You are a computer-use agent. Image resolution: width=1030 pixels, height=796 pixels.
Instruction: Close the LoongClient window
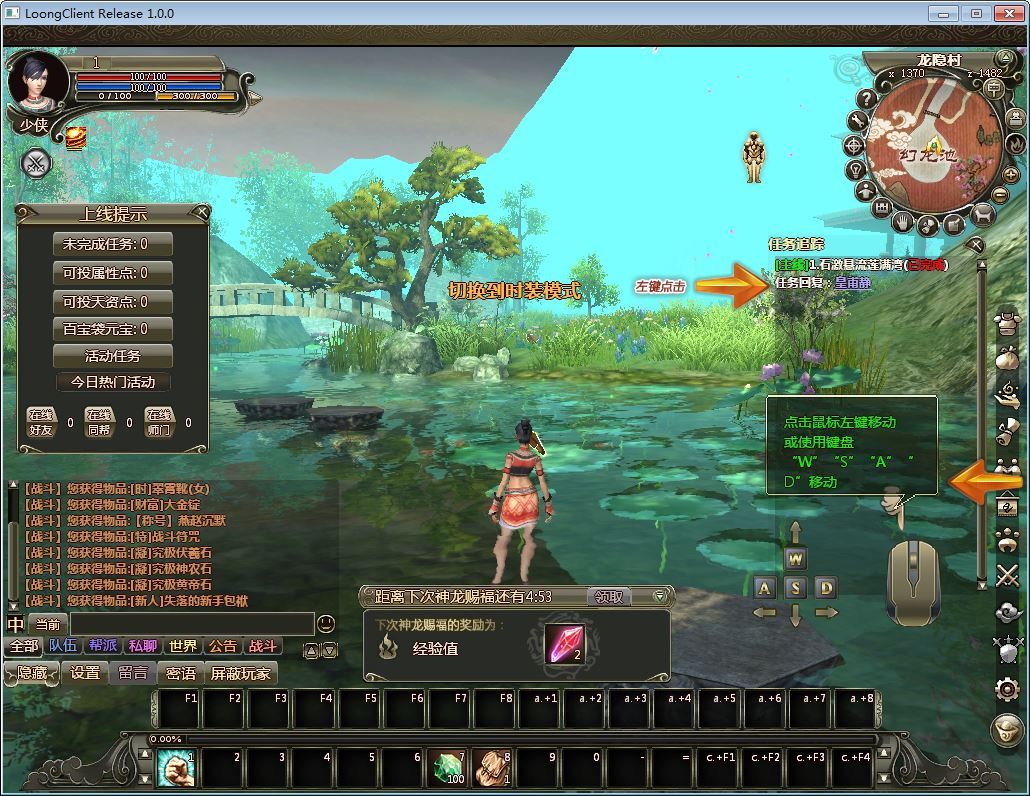[x=1007, y=13]
